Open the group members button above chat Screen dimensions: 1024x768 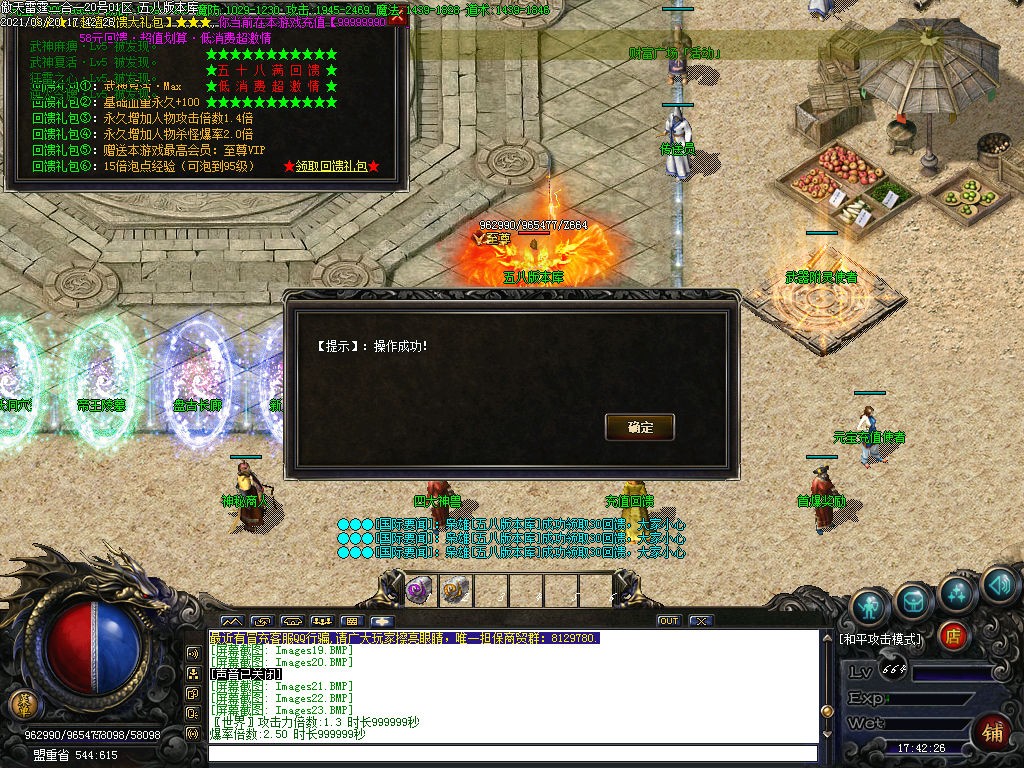pyautogui.click(x=321, y=621)
